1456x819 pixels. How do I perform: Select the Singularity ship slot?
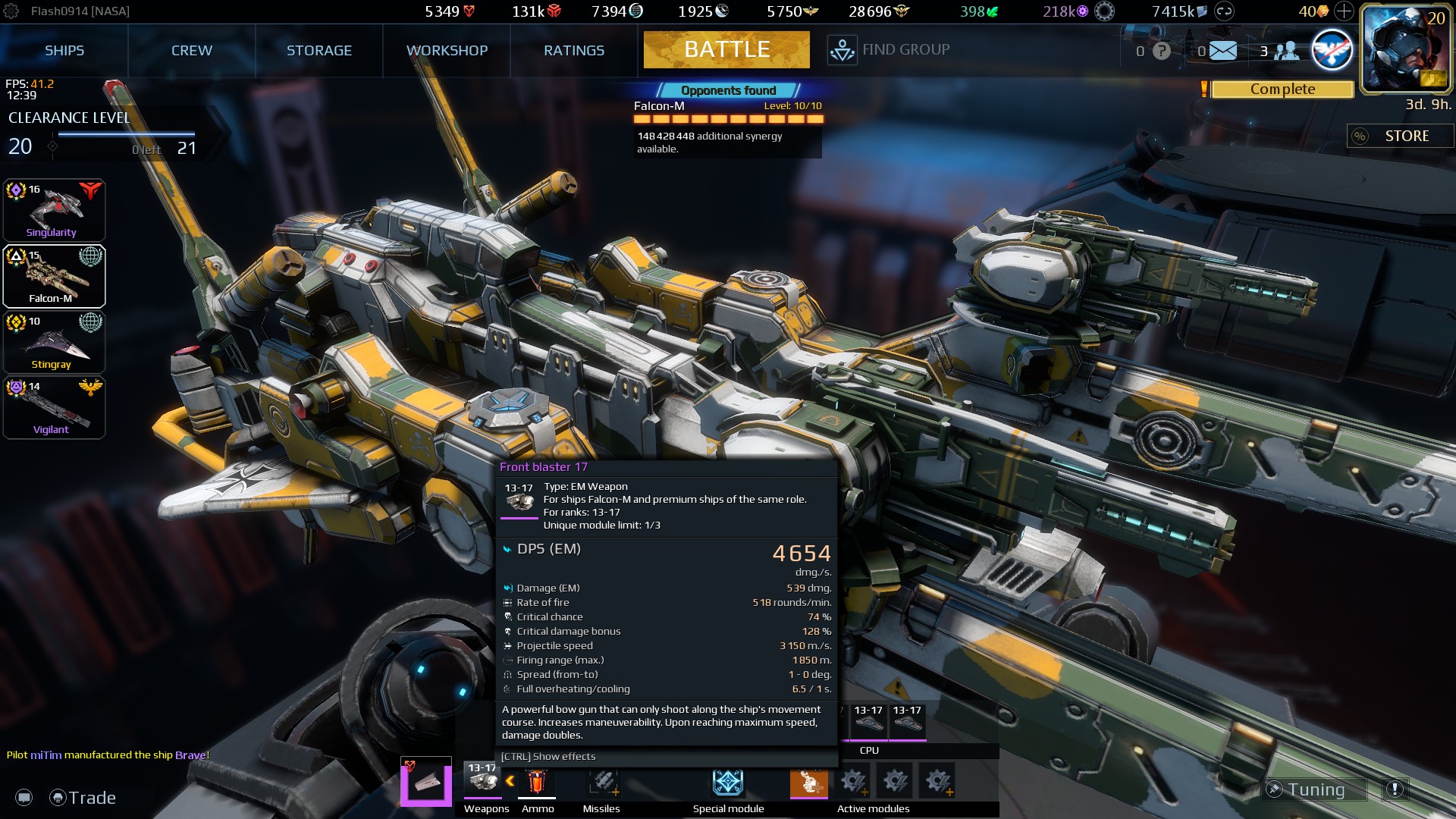tap(54, 210)
